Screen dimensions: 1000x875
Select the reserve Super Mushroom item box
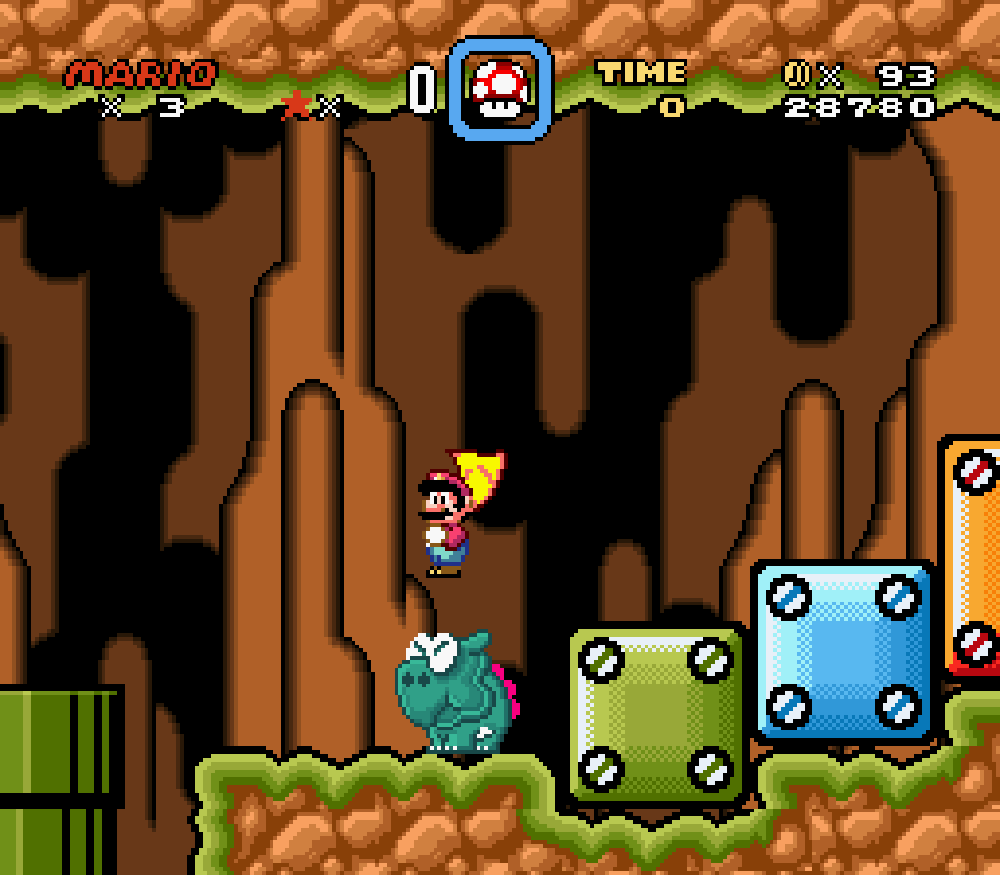500,90
